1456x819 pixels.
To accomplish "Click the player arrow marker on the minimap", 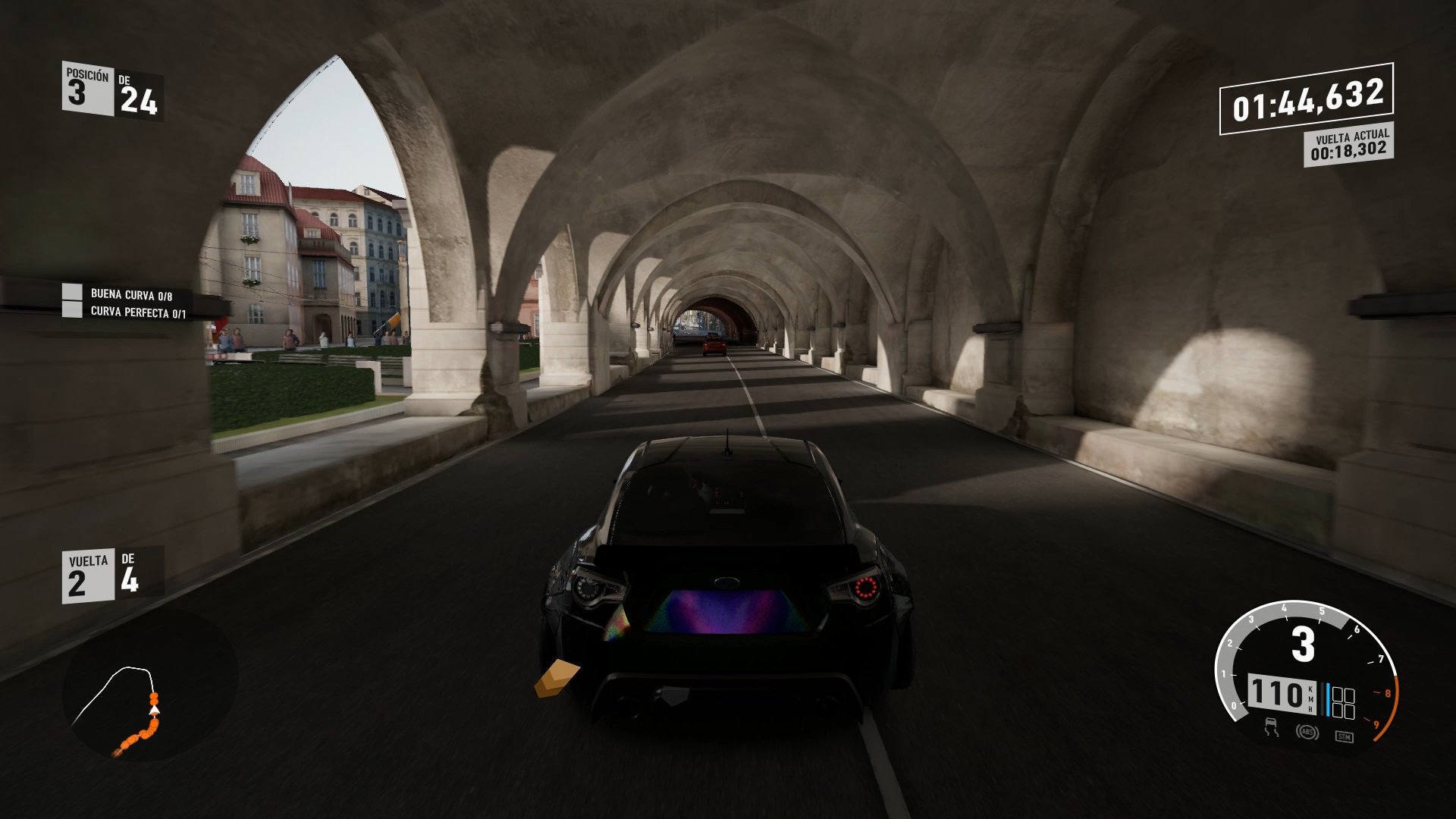I will click(x=154, y=711).
